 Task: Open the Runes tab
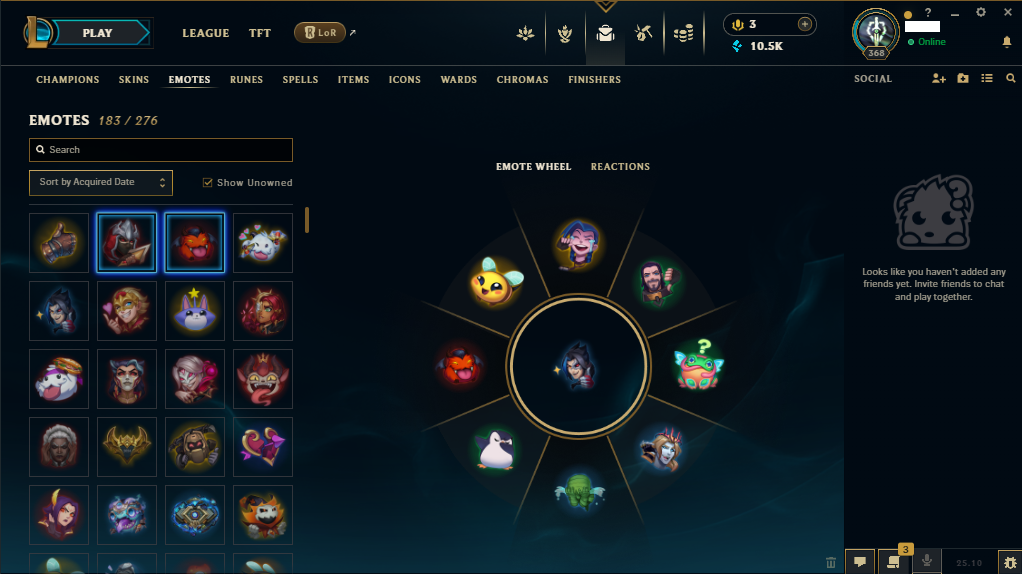(246, 80)
